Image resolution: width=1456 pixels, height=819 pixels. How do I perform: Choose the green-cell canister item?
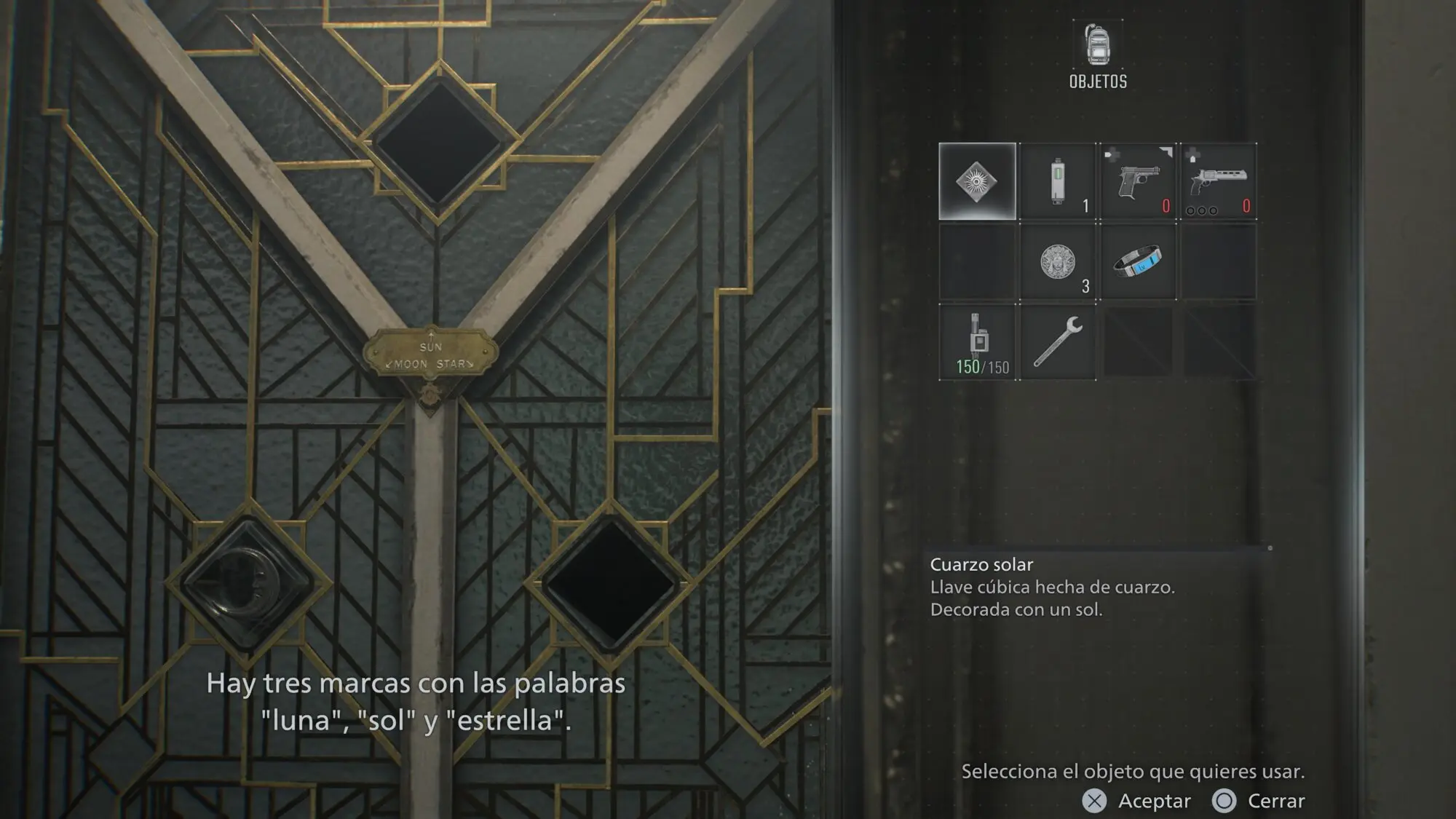1058,181
